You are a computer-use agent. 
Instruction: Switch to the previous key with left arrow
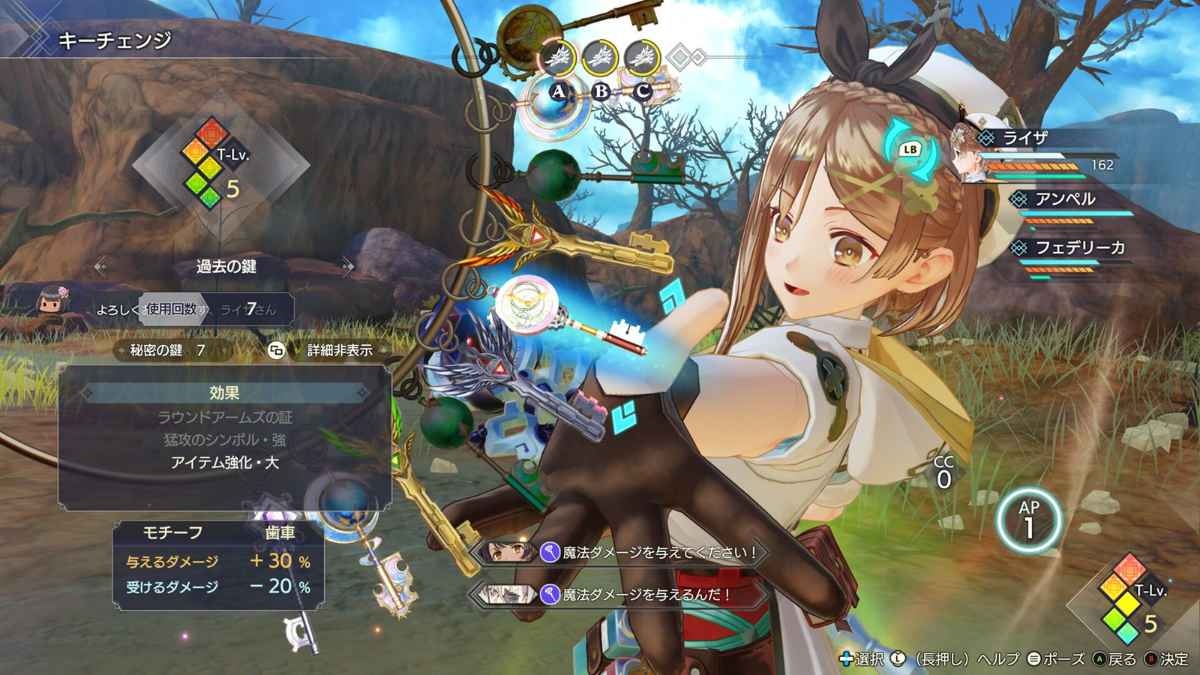[x=100, y=266]
